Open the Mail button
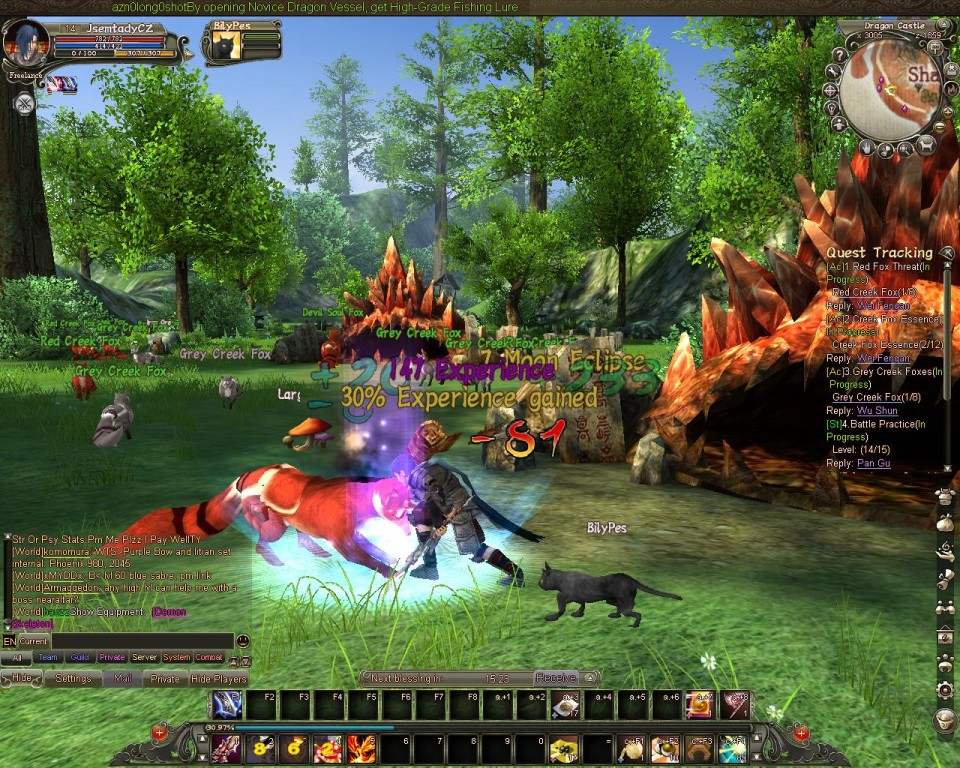This screenshot has width=960, height=768. [x=122, y=678]
